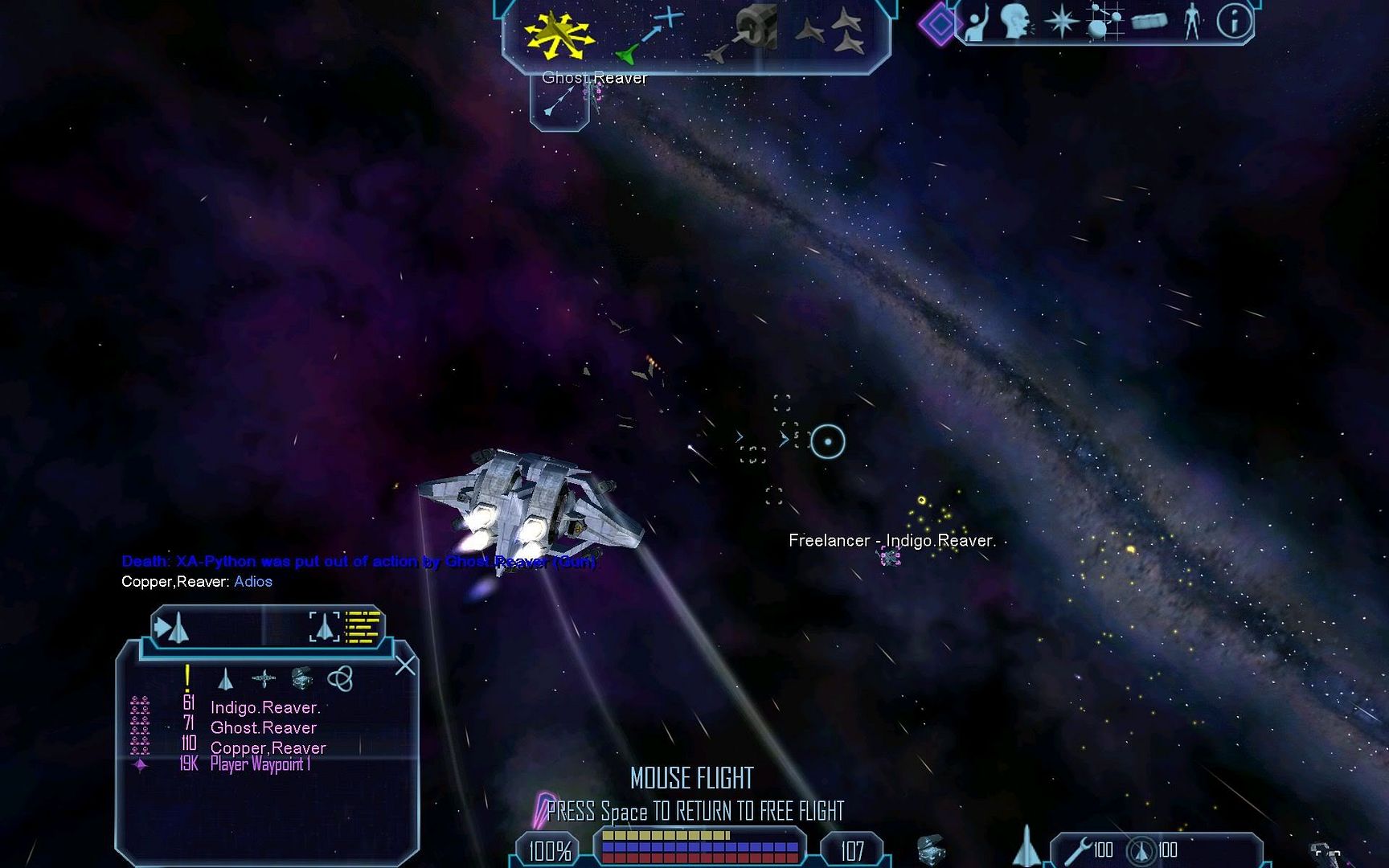Select Ghost.Reaver in the contact list
The image size is (1389, 868).
click(264, 727)
